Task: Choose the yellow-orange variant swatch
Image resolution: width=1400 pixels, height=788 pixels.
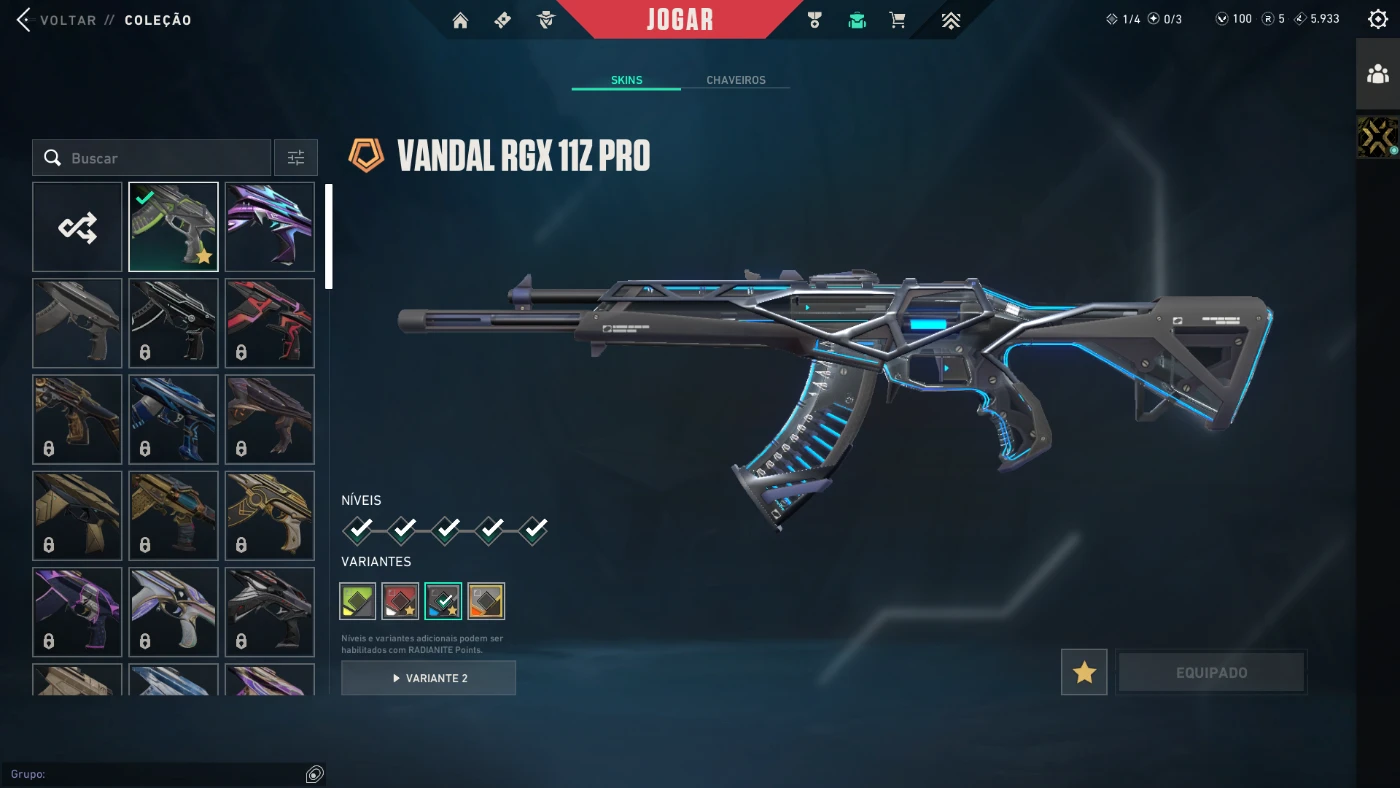Action: pyautogui.click(x=486, y=601)
